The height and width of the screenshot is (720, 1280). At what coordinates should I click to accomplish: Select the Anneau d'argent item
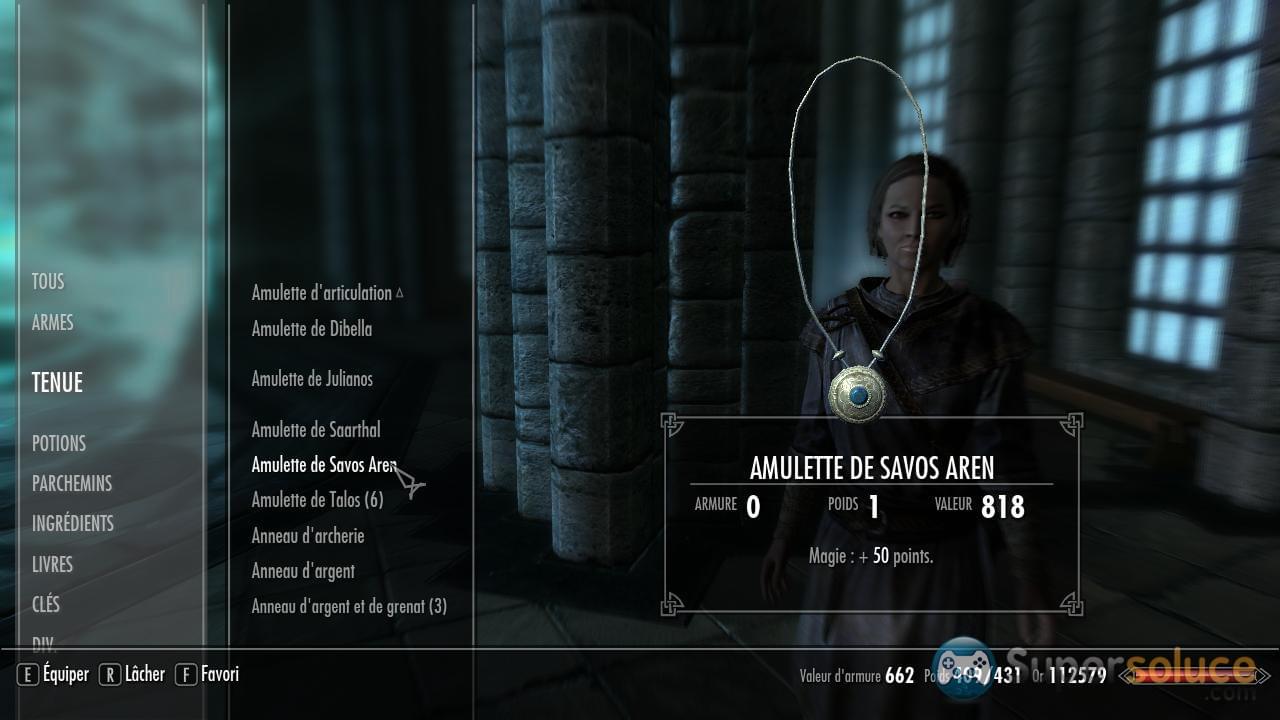coord(303,571)
